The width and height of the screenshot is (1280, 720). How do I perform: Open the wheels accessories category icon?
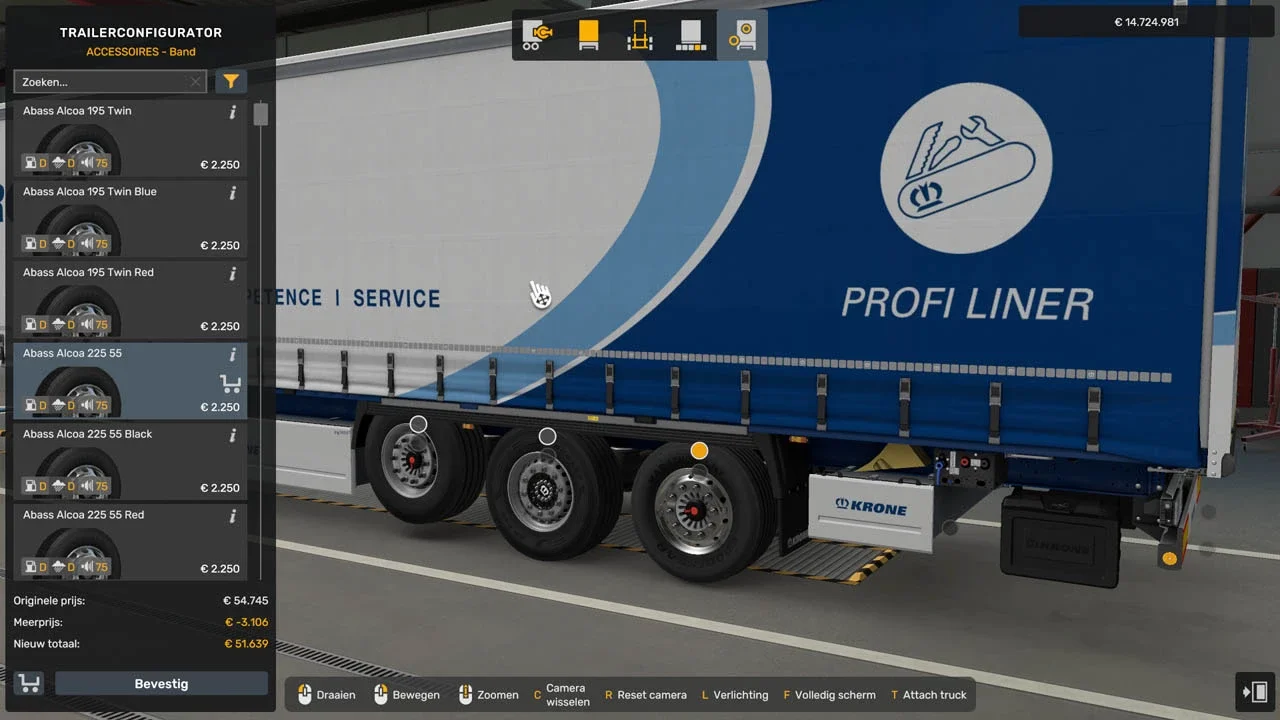(x=741, y=35)
